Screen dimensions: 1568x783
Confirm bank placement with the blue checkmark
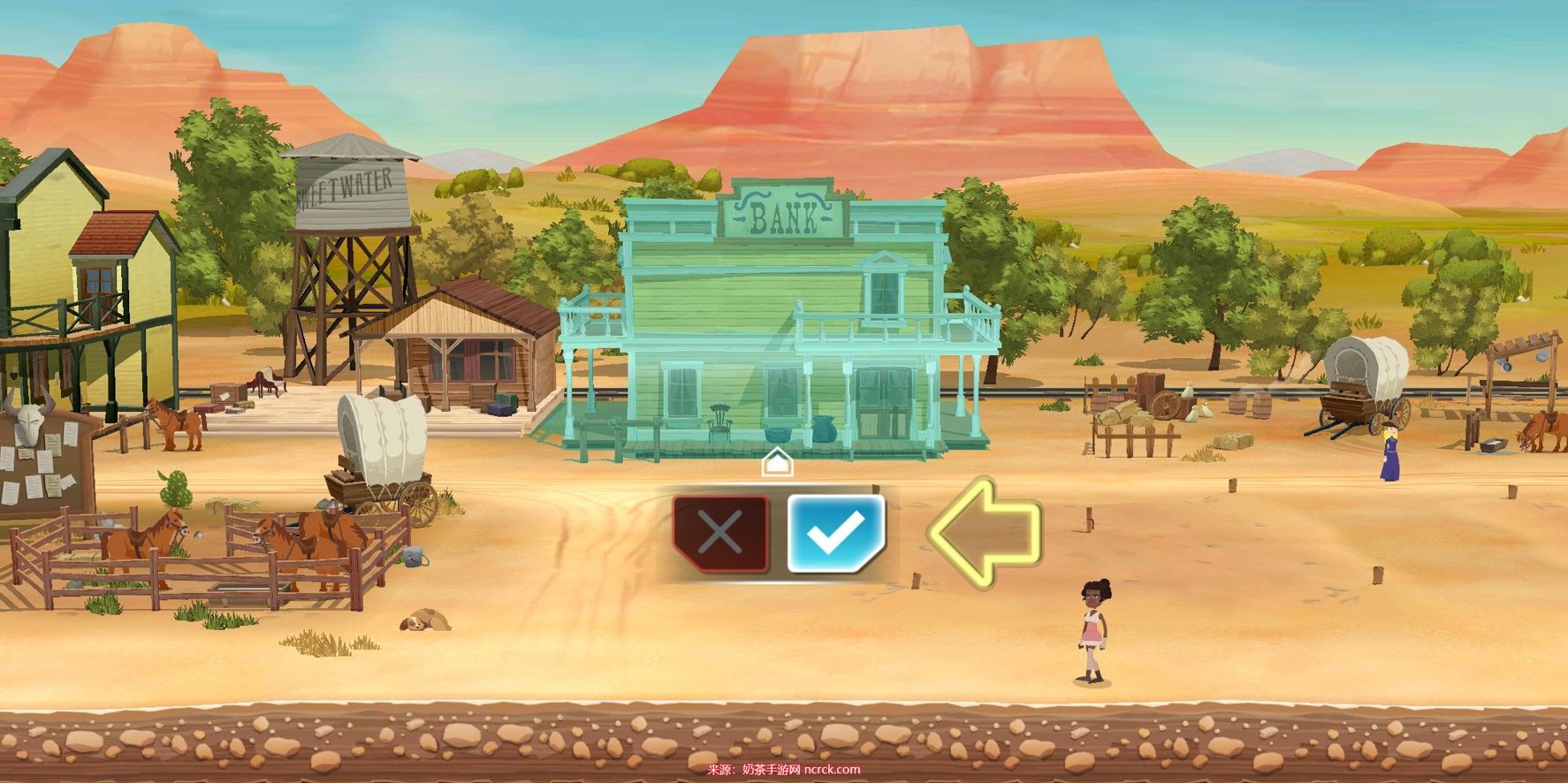click(834, 533)
